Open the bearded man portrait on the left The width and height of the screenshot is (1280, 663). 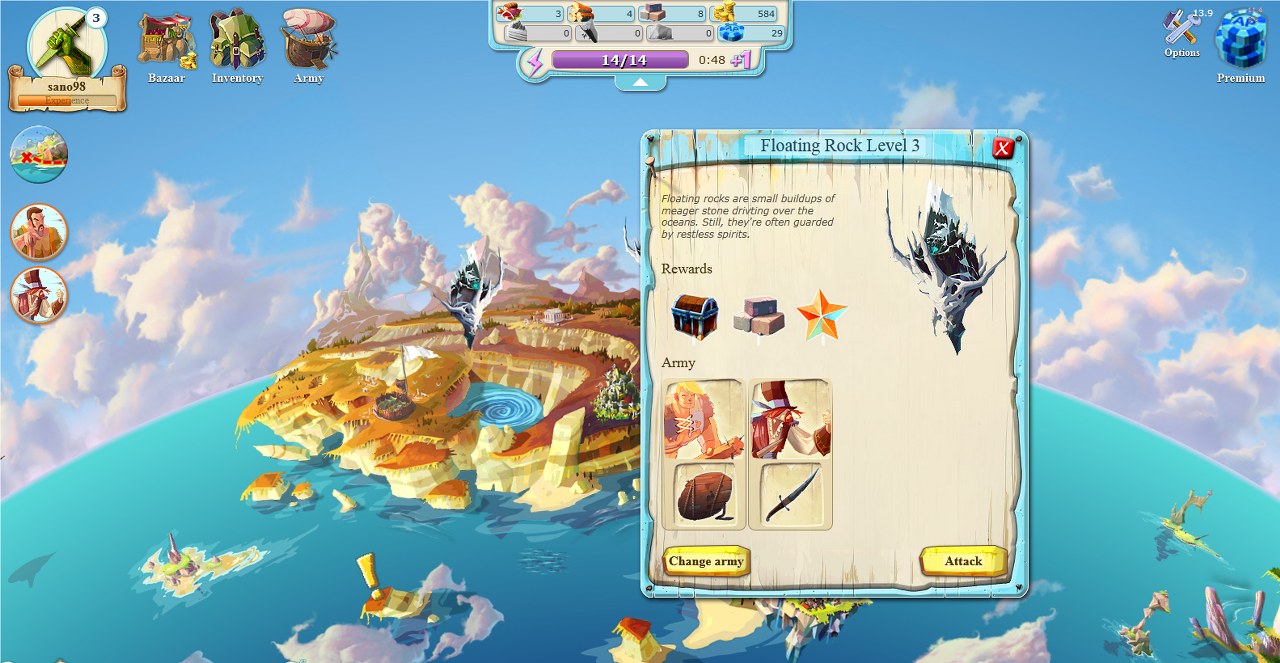pos(39,232)
